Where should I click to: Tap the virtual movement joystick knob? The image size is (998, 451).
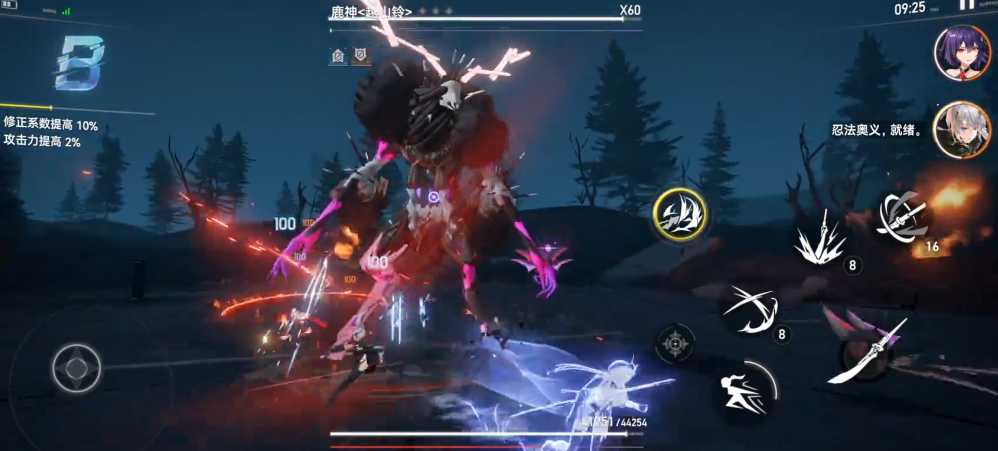click(x=76, y=368)
